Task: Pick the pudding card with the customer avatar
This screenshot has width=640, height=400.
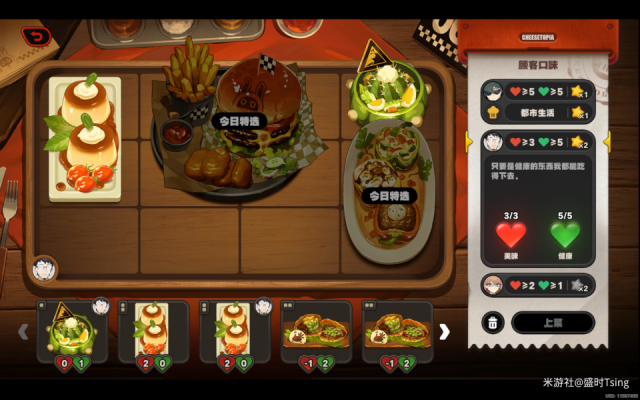Action: [x=235, y=331]
